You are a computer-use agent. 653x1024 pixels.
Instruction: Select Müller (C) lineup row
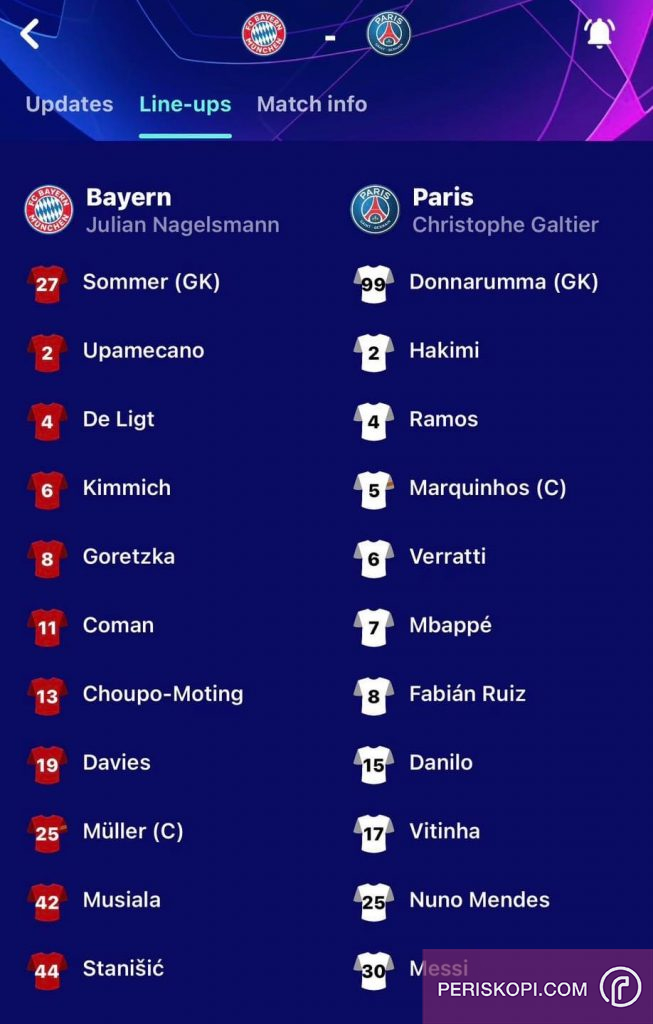132,831
